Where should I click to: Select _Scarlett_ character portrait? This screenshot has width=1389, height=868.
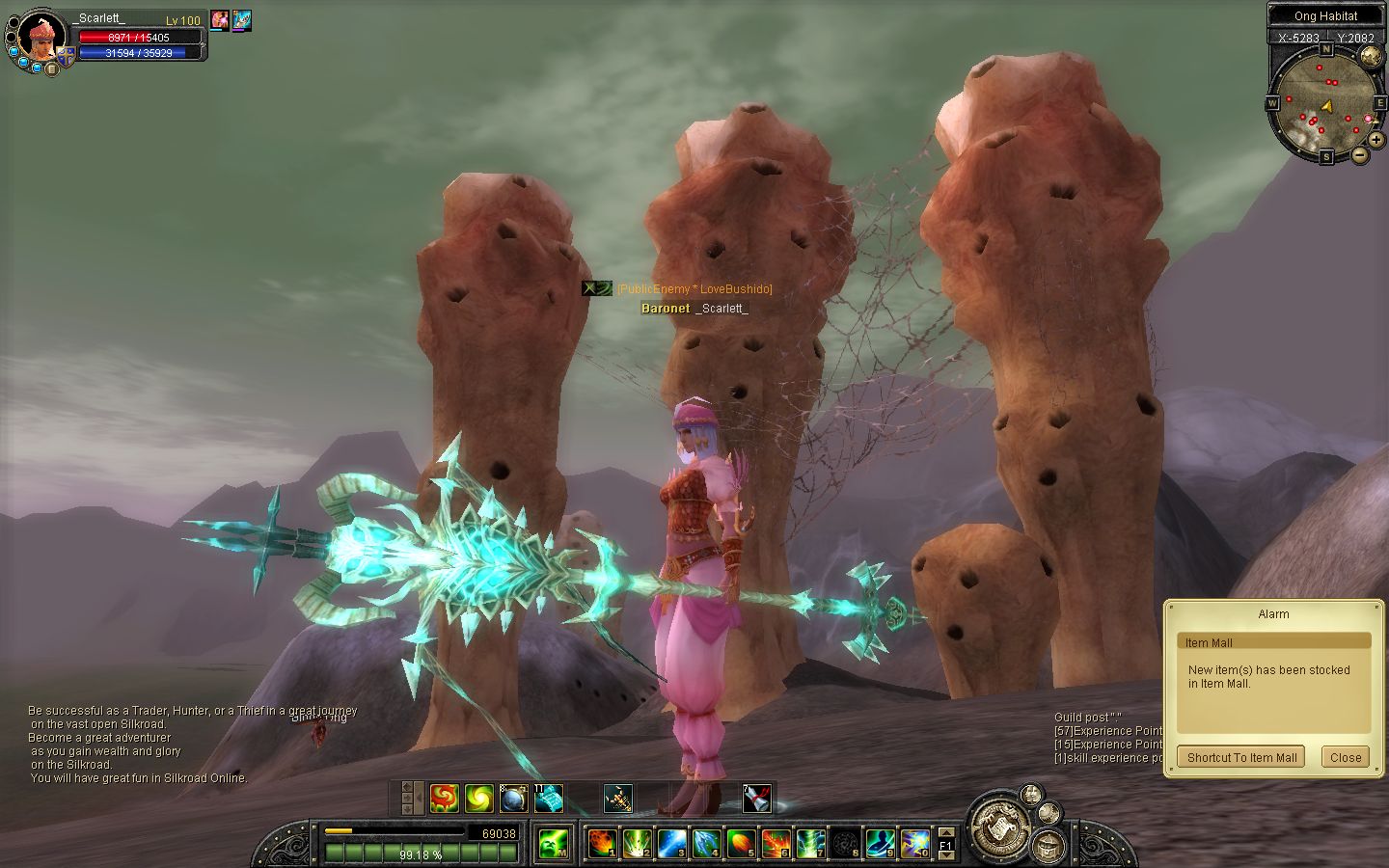[x=41, y=38]
